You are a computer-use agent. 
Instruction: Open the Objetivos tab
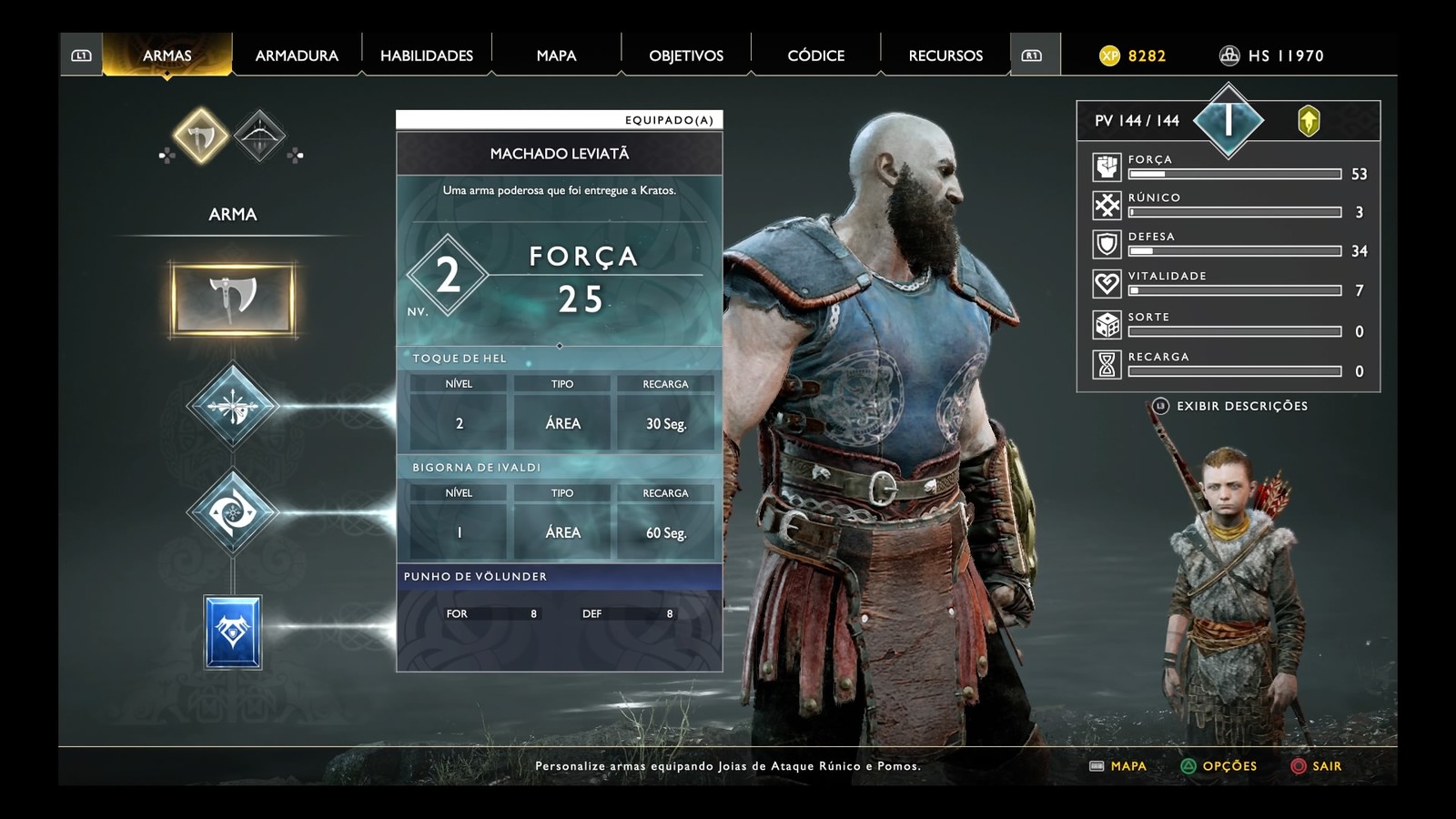click(686, 56)
